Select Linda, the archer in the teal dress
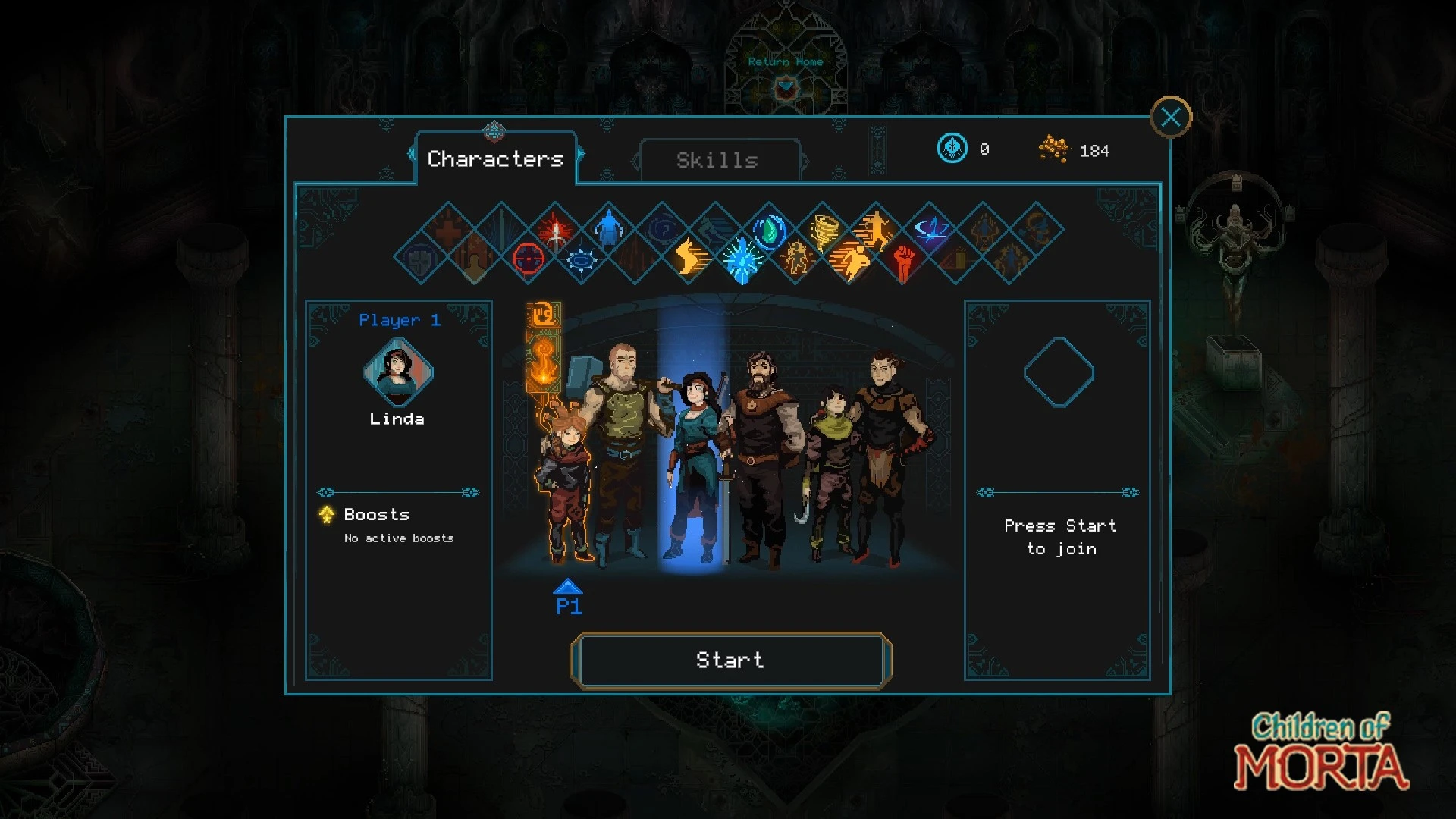This screenshot has width=1456, height=819. pyautogui.click(x=694, y=470)
